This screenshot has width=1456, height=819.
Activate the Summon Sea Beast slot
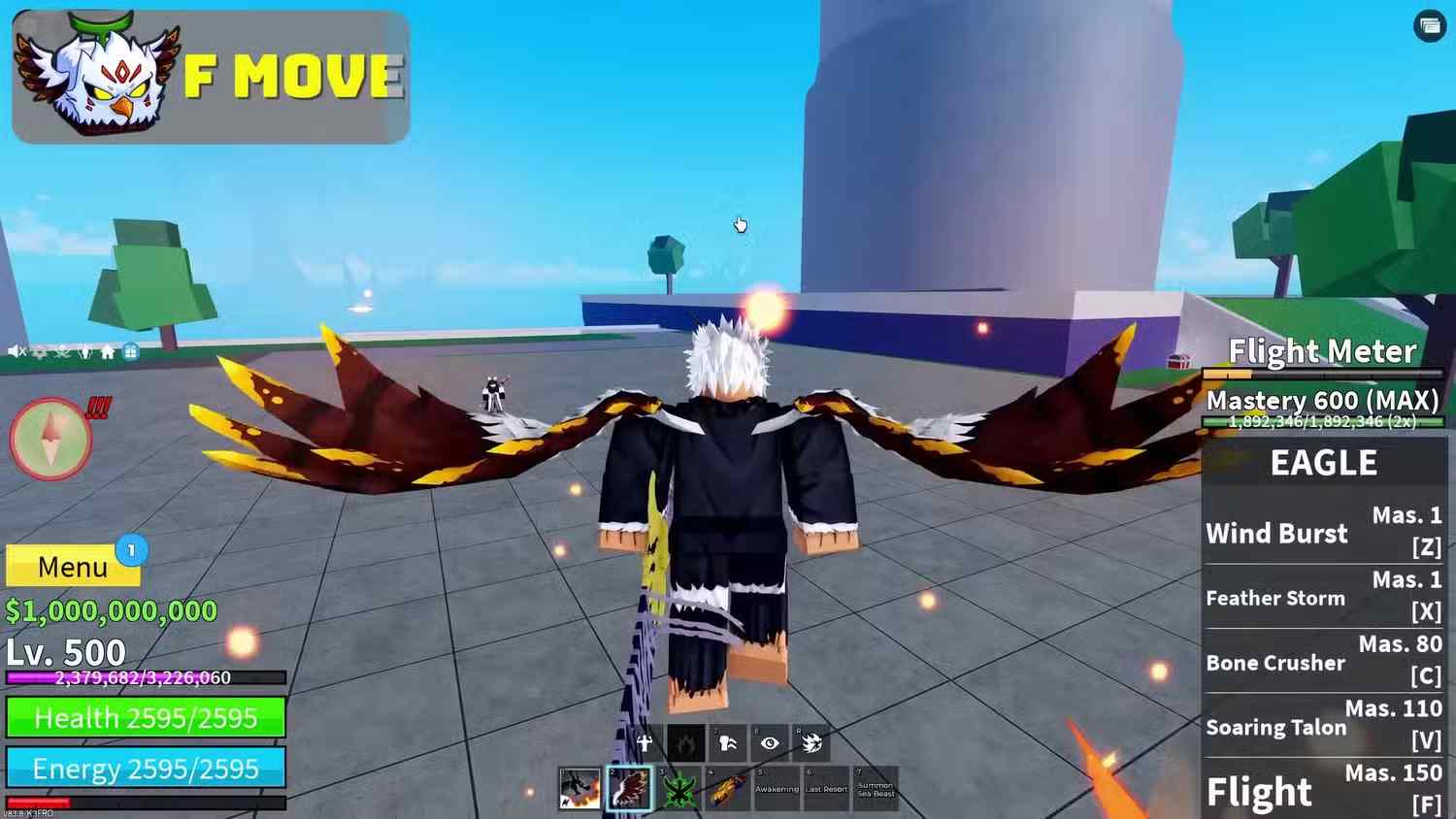coord(877,791)
